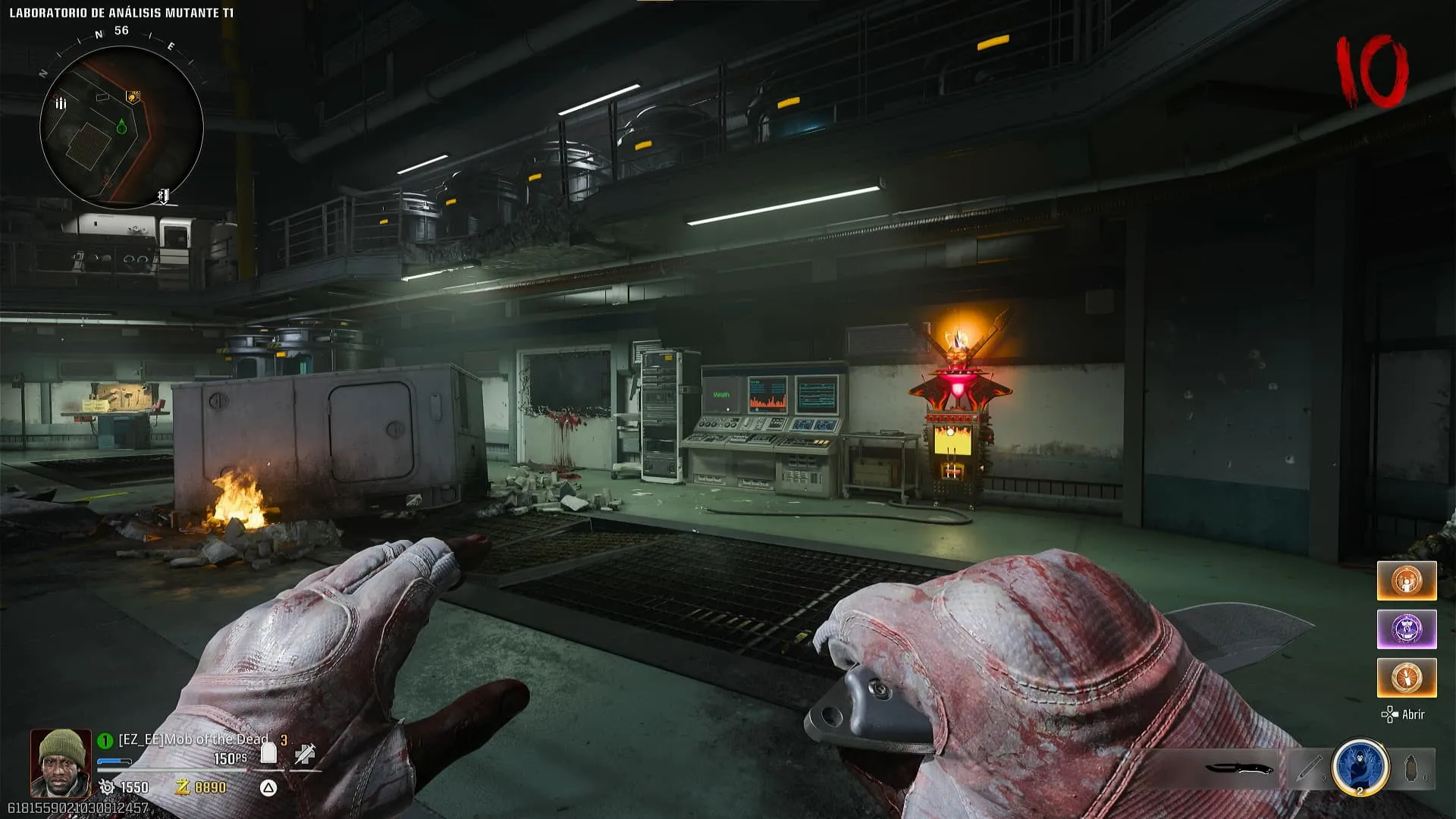Viewport: 1456px width, 819px height.
Task: Select the orange skull perk marker on minimap
Action: point(133,96)
